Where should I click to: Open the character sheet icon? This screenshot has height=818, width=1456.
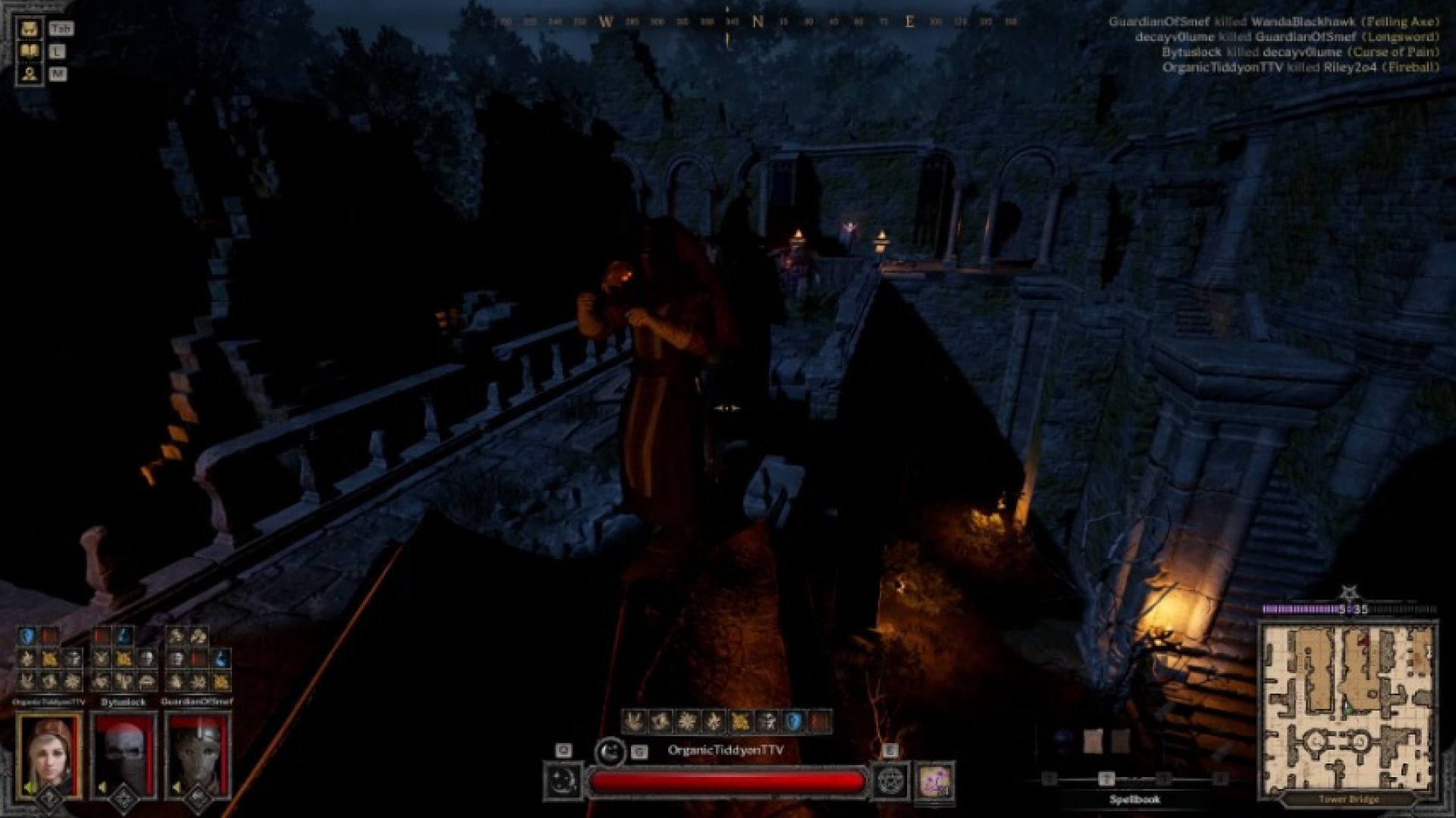tap(30, 74)
